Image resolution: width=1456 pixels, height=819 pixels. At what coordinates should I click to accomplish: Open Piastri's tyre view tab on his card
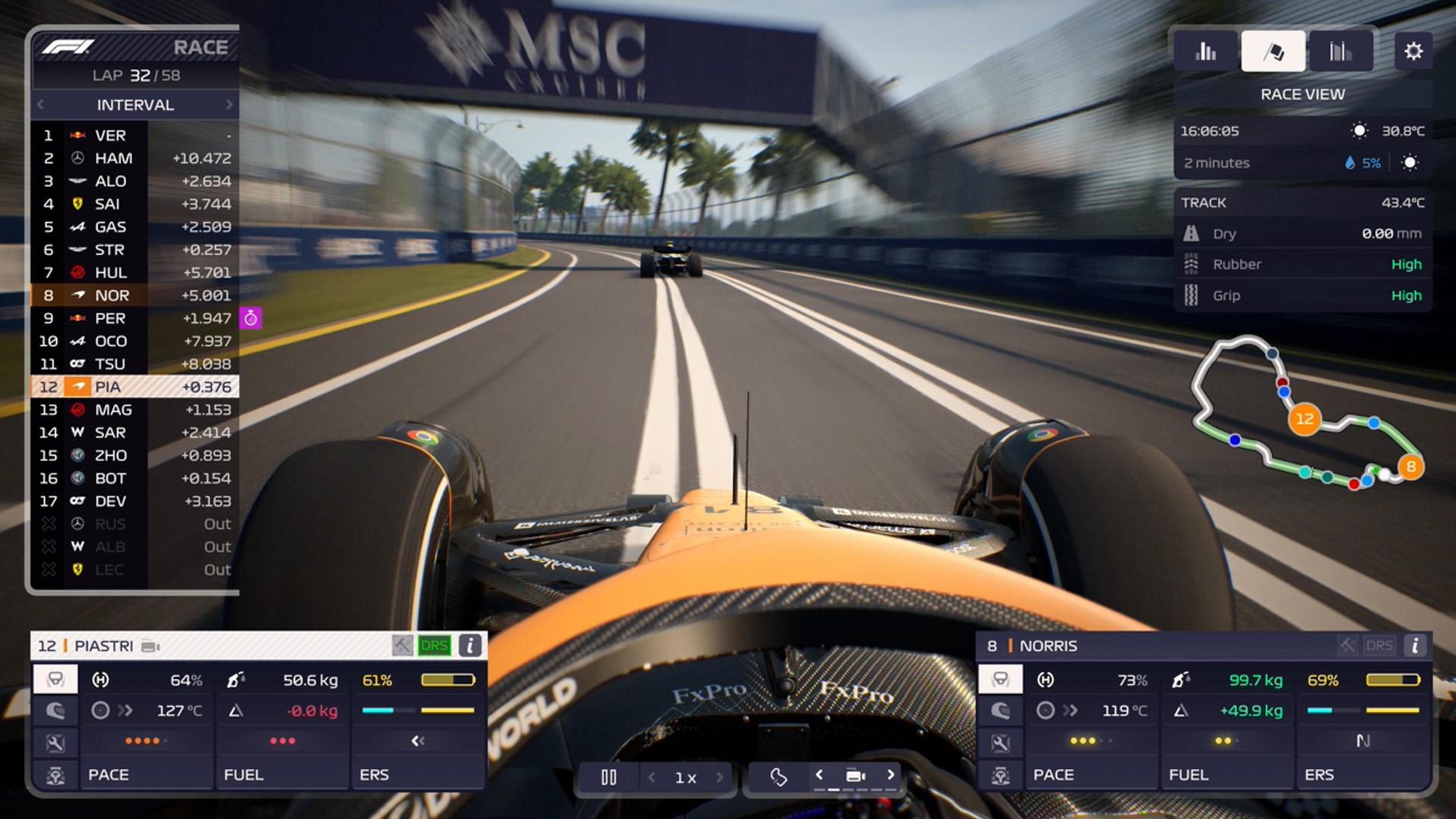click(x=55, y=680)
